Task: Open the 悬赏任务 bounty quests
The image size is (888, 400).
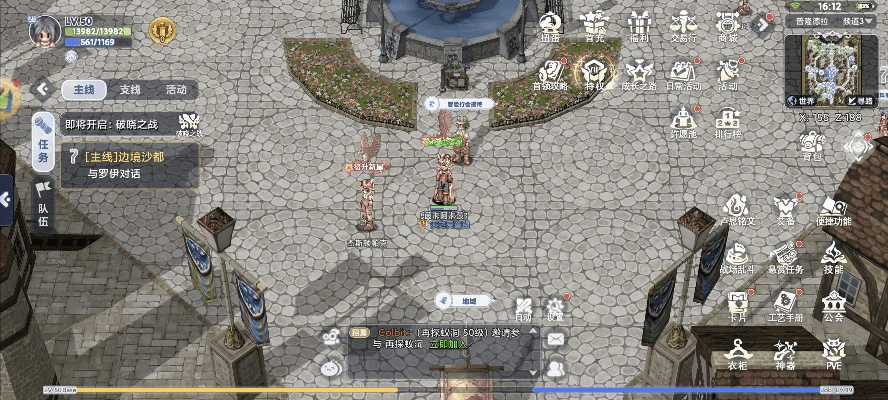Action: click(x=786, y=257)
